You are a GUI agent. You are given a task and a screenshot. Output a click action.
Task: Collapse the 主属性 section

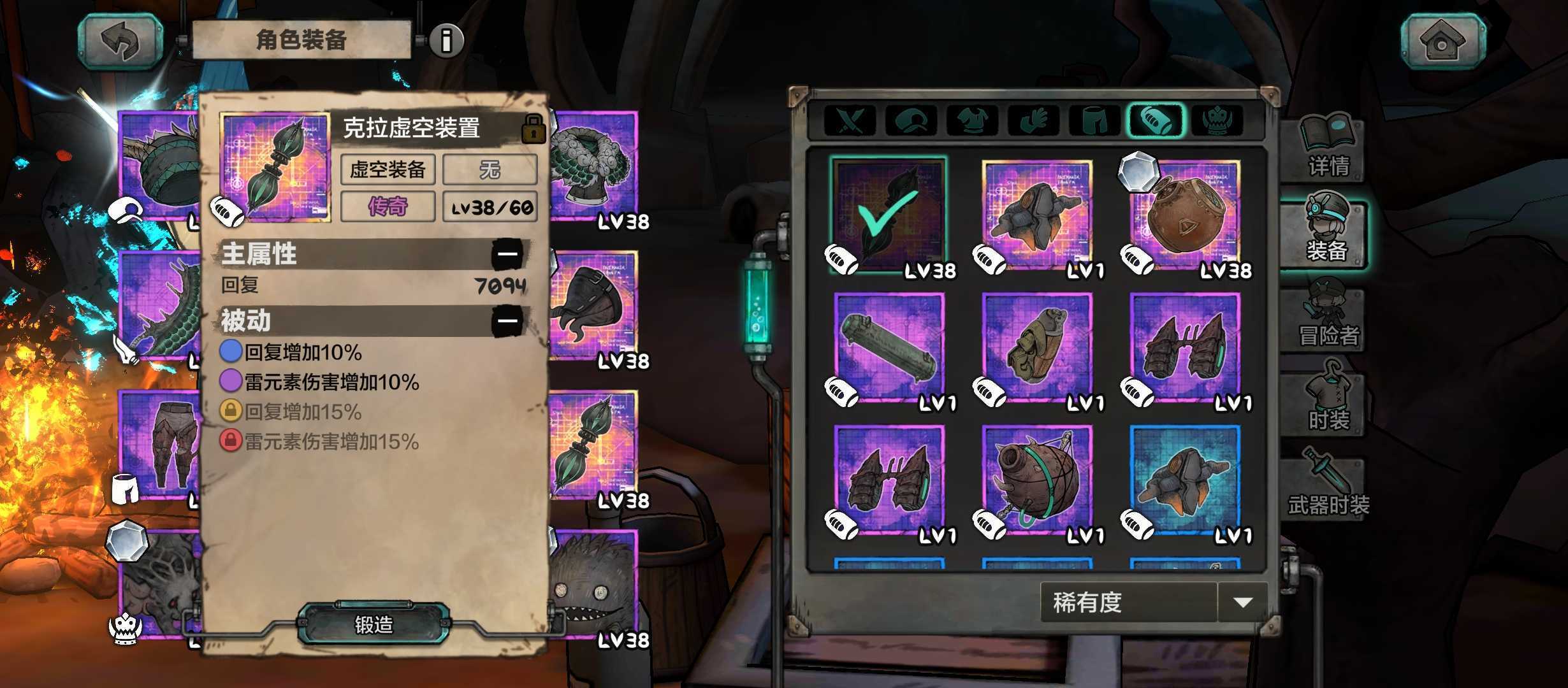(507, 254)
